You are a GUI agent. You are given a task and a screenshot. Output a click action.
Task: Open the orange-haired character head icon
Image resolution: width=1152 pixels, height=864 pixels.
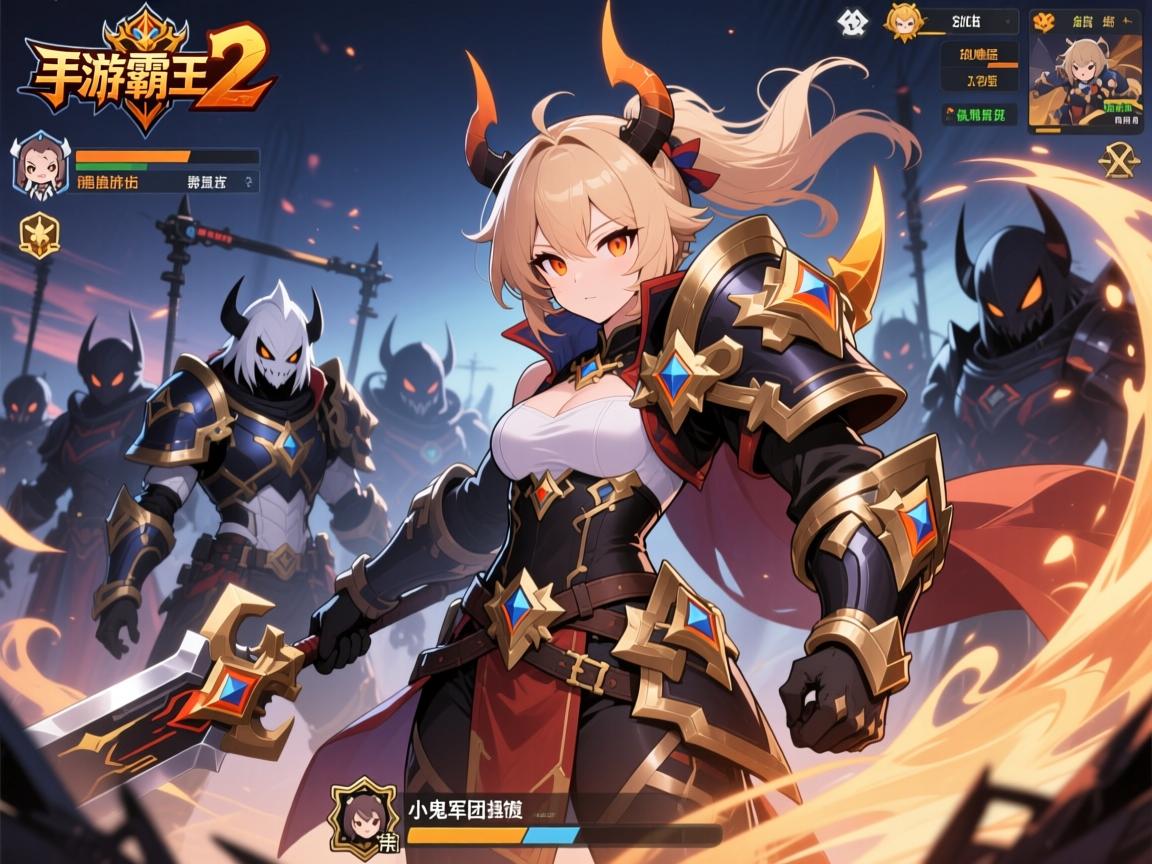pyautogui.click(x=904, y=22)
